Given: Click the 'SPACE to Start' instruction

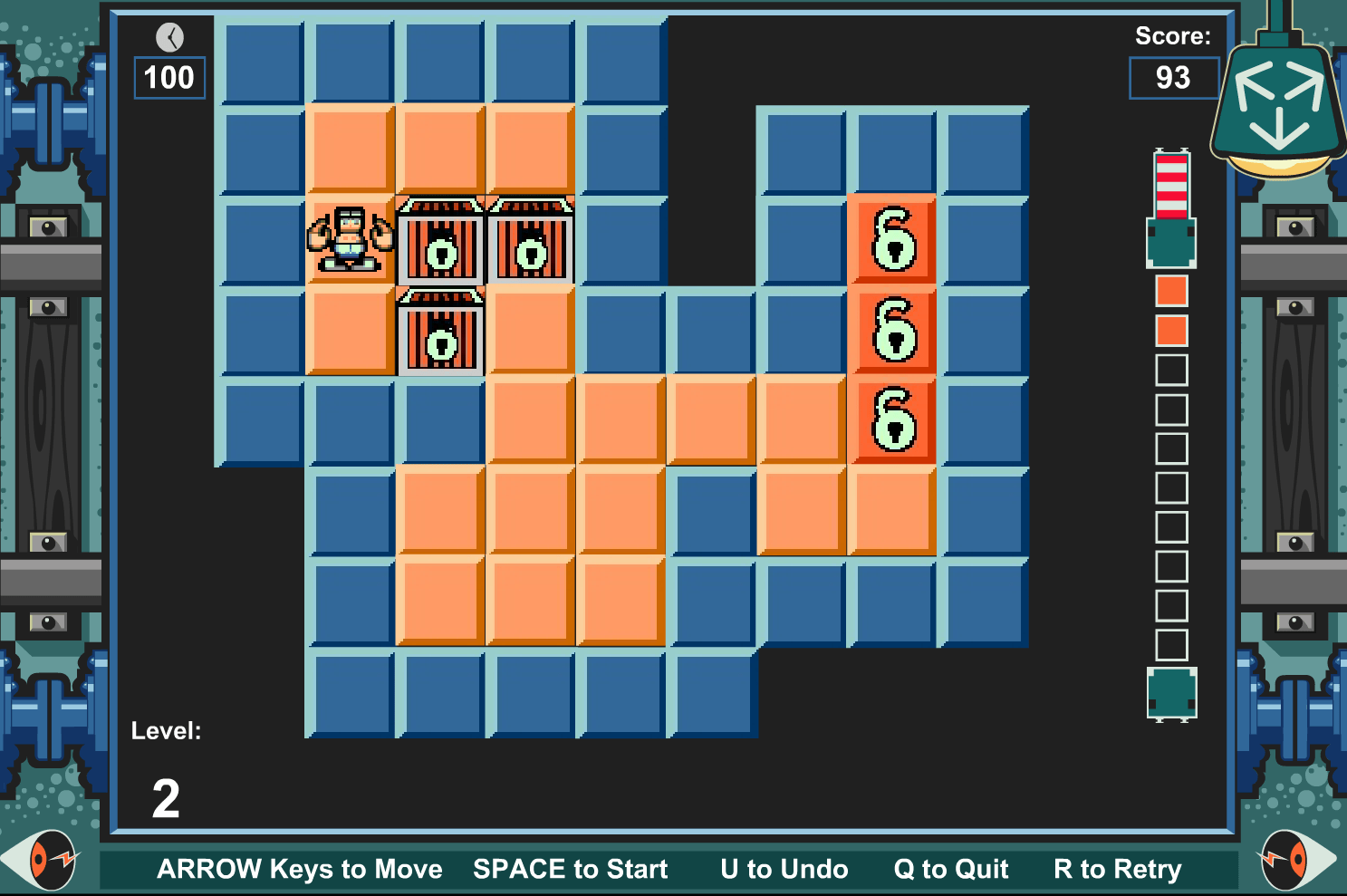Looking at the screenshot, I should tap(569, 869).
